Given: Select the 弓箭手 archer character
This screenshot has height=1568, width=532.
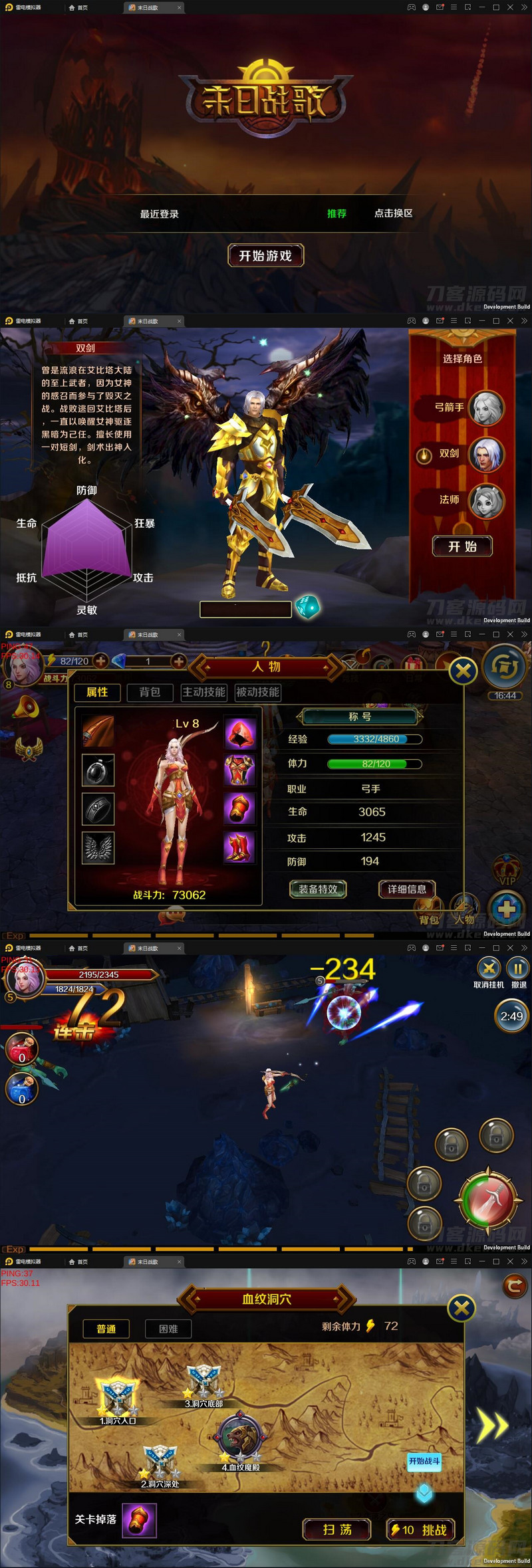Looking at the screenshot, I should point(486,407).
